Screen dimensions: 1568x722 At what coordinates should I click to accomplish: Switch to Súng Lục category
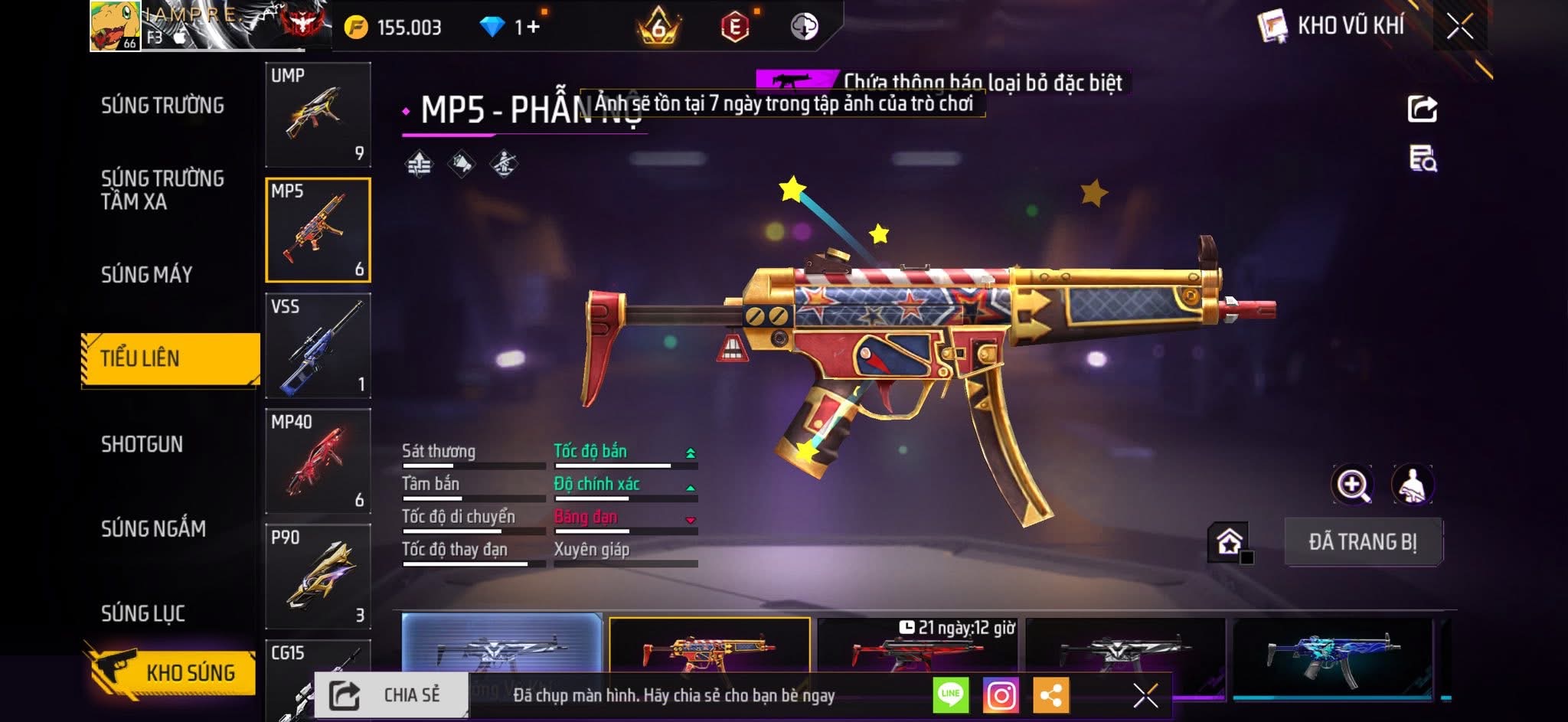[143, 613]
